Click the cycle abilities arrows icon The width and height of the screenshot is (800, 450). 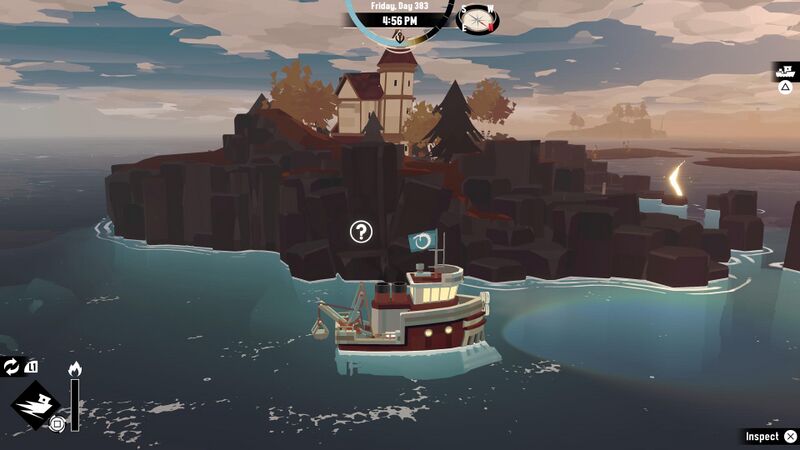(x=12, y=367)
